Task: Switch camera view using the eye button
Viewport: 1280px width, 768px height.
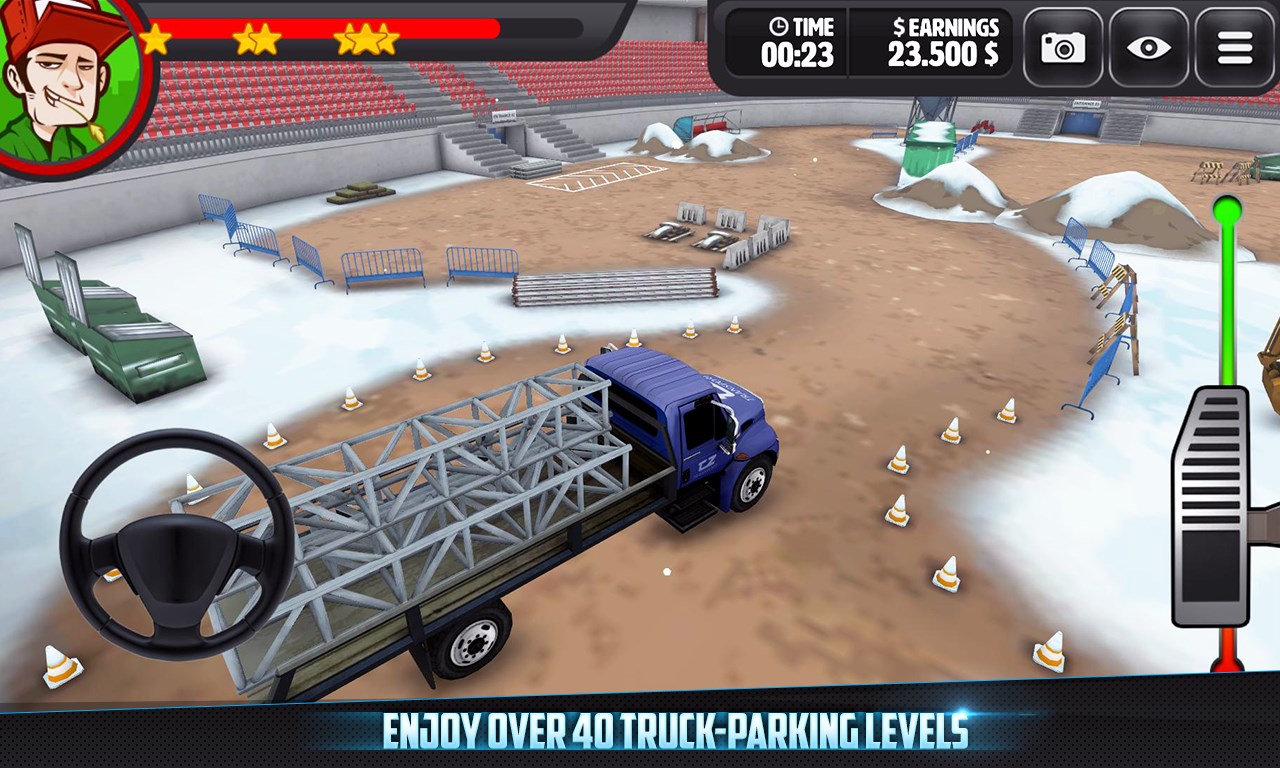Action: tap(1148, 47)
